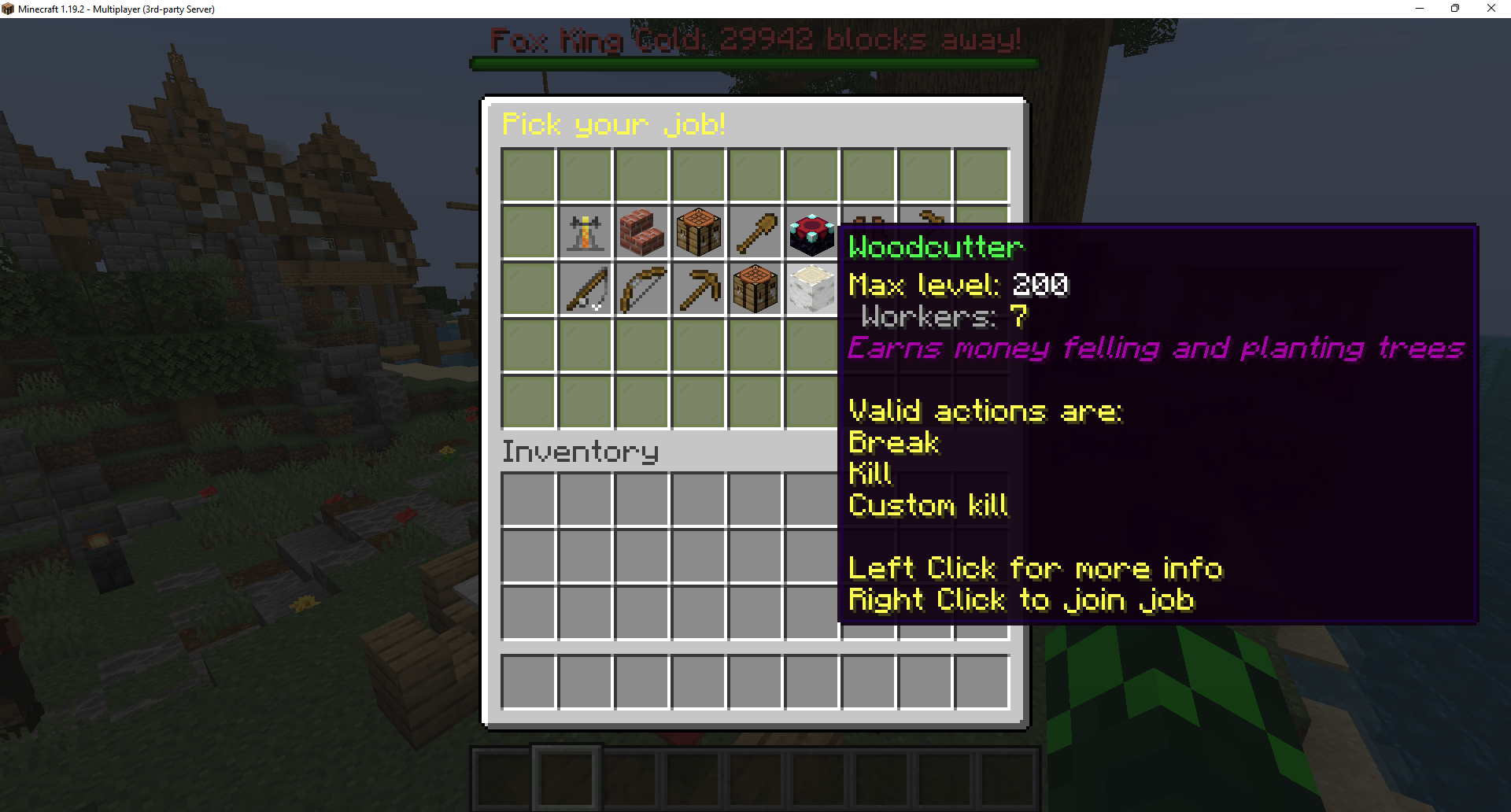Close the Minecraft window
Image resolution: width=1511 pixels, height=812 pixels.
[1491, 9]
